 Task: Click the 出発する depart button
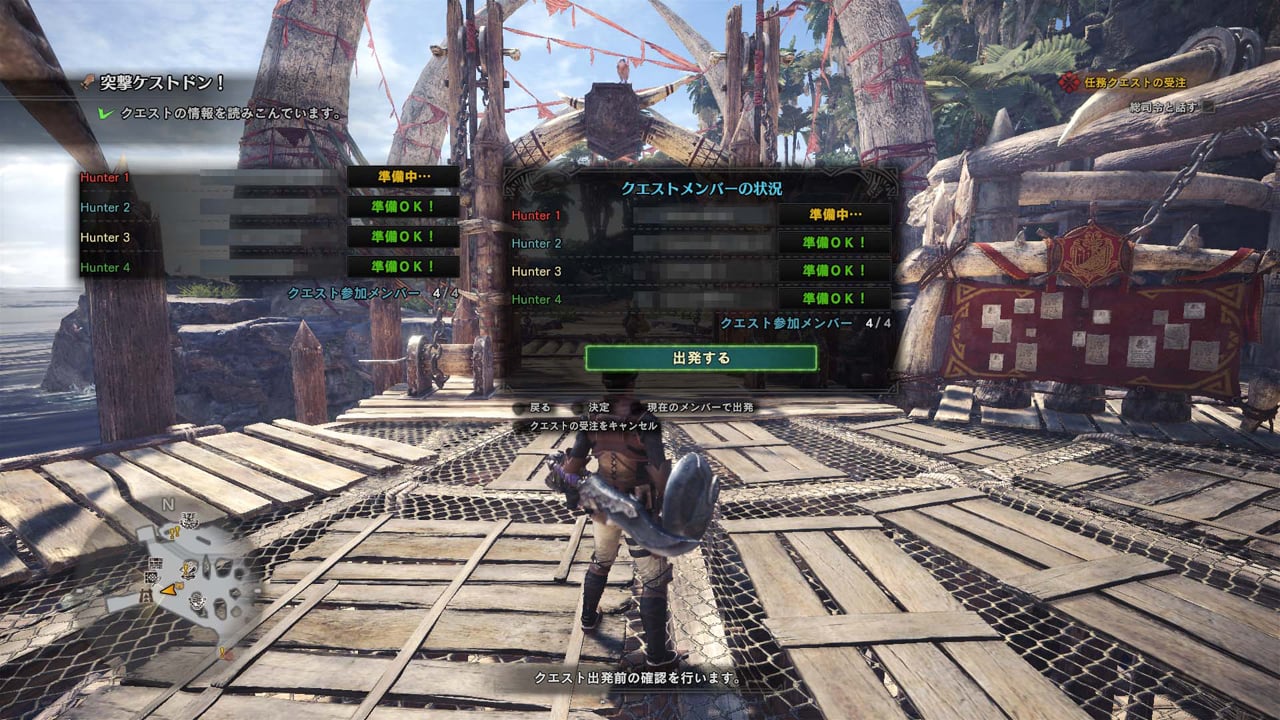coord(701,357)
